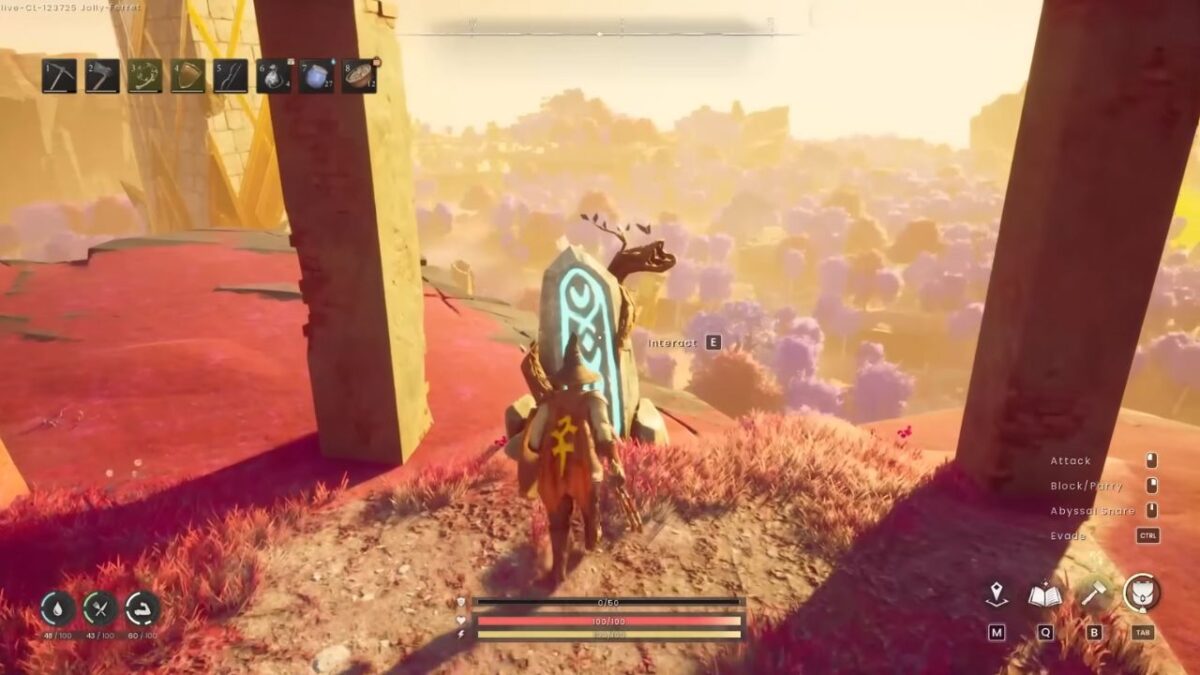Open the backpack inventory icon

click(x=1142, y=593)
